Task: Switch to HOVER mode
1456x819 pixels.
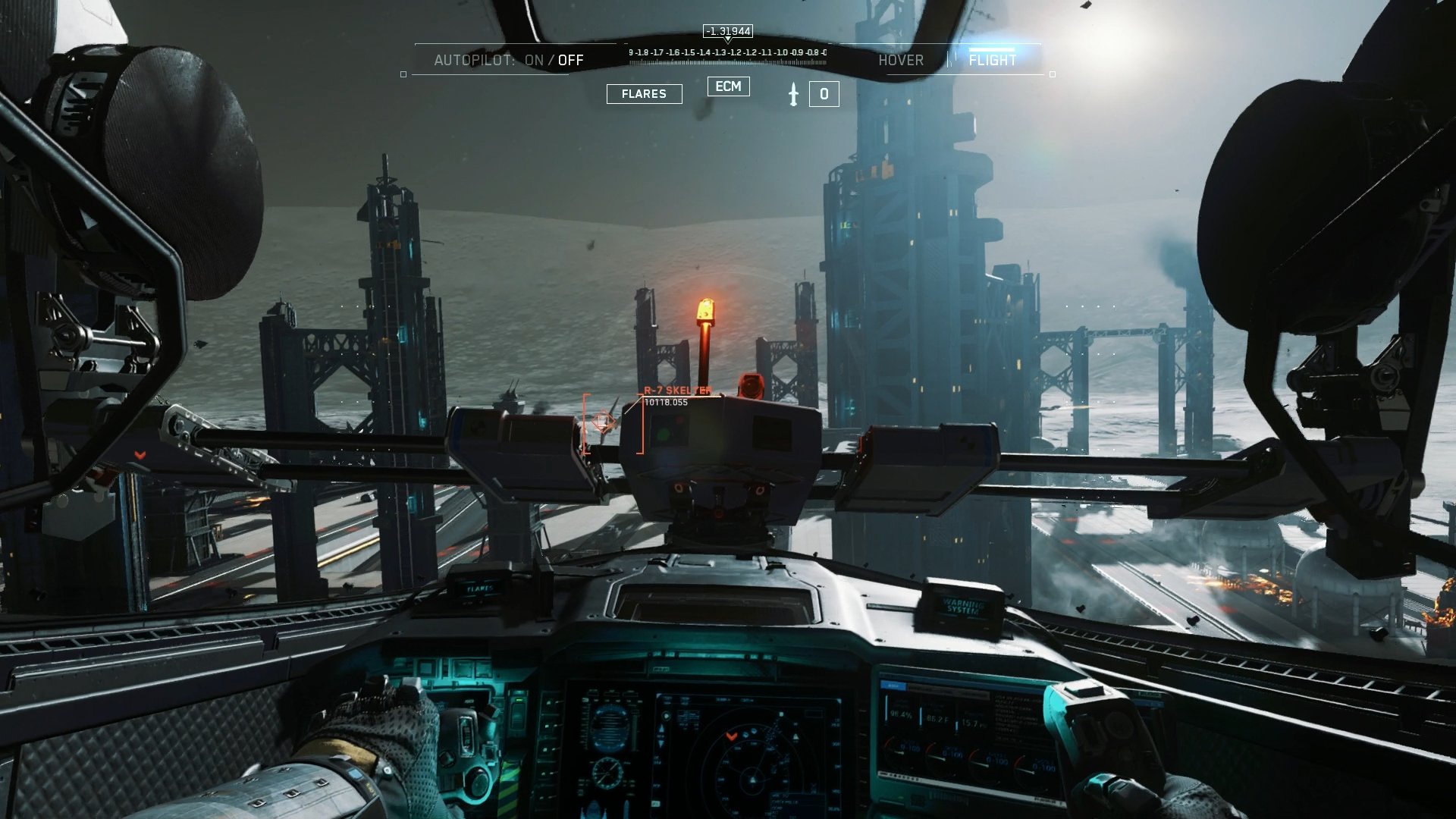Action: click(902, 60)
